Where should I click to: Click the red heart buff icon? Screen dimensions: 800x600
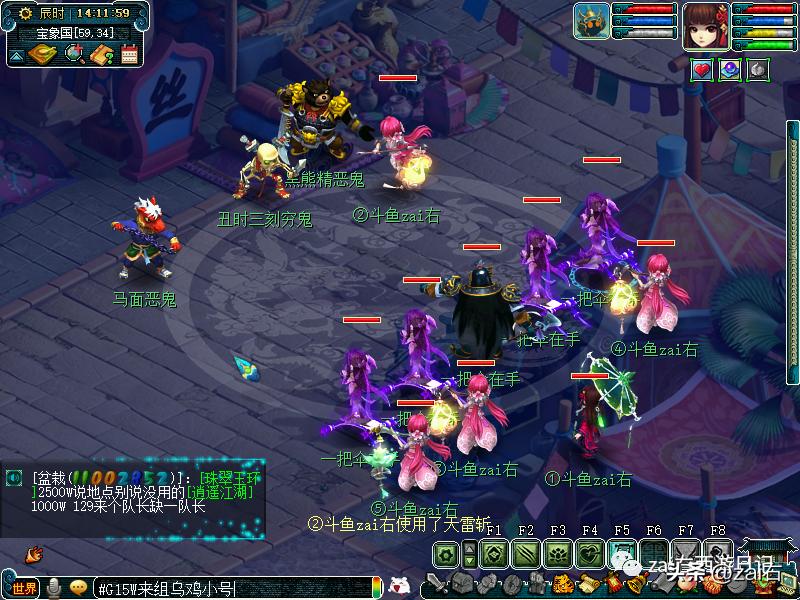pos(703,70)
